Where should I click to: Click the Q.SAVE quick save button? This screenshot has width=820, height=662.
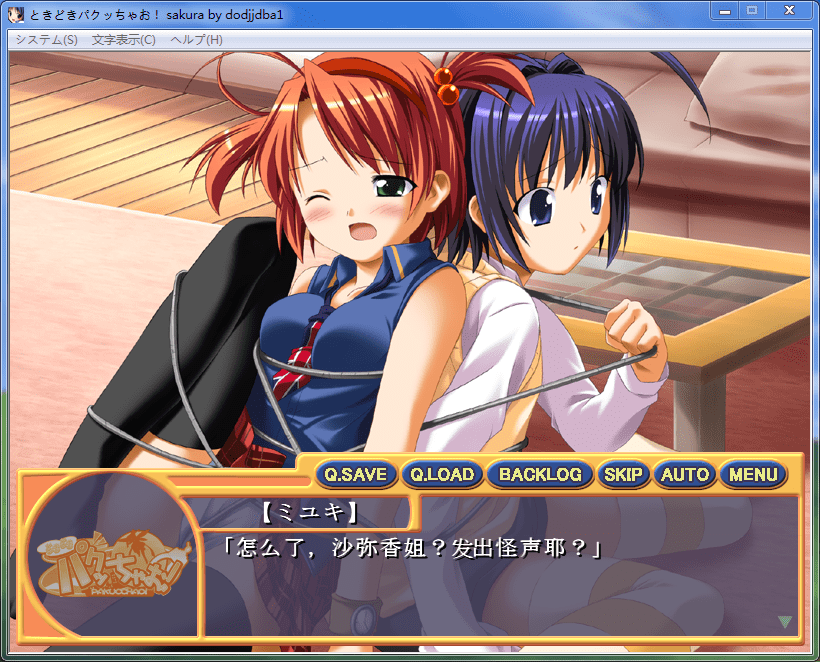[x=356, y=475]
